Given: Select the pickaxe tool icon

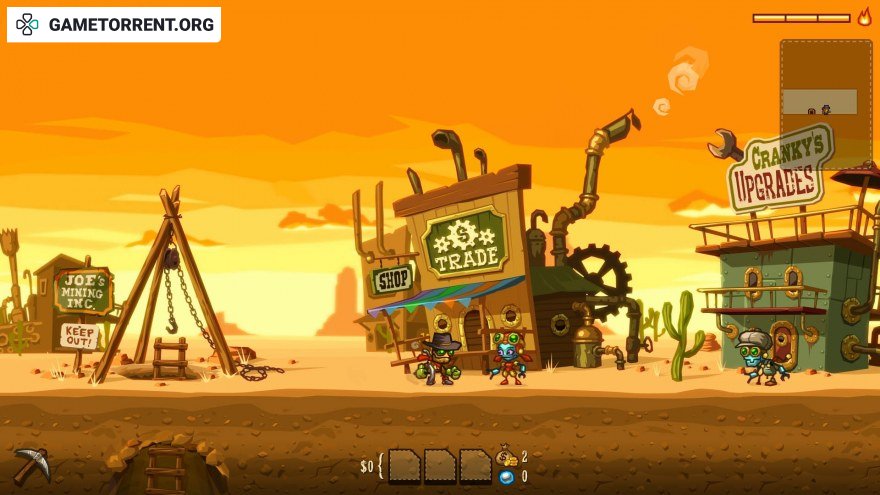Looking at the screenshot, I should [x=31, y=465].
